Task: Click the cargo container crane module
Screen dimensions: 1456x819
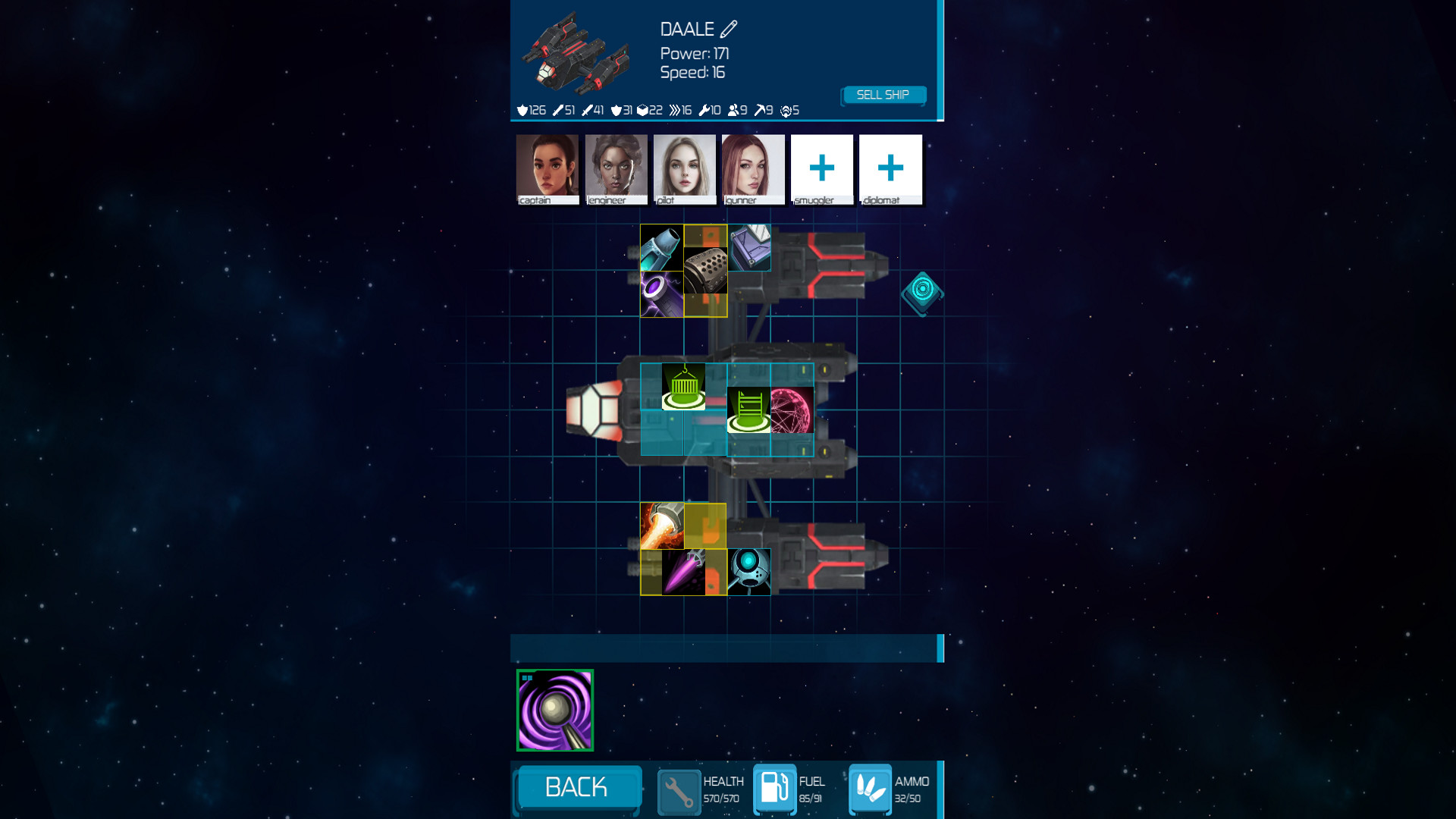Action: pos(684,385)
